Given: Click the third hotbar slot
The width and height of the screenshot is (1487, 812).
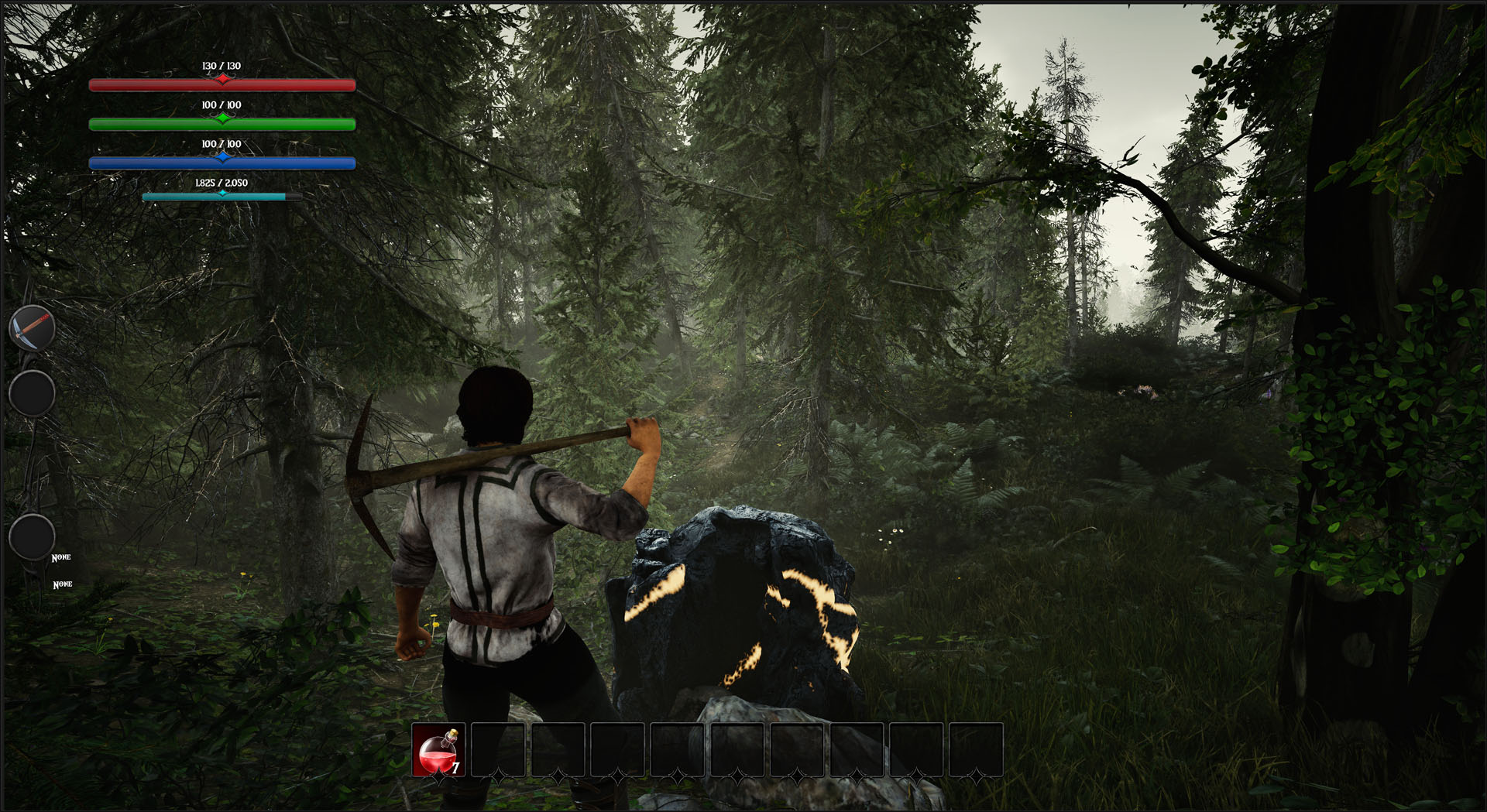Looking at the screenshot, I should pos(559,751).
